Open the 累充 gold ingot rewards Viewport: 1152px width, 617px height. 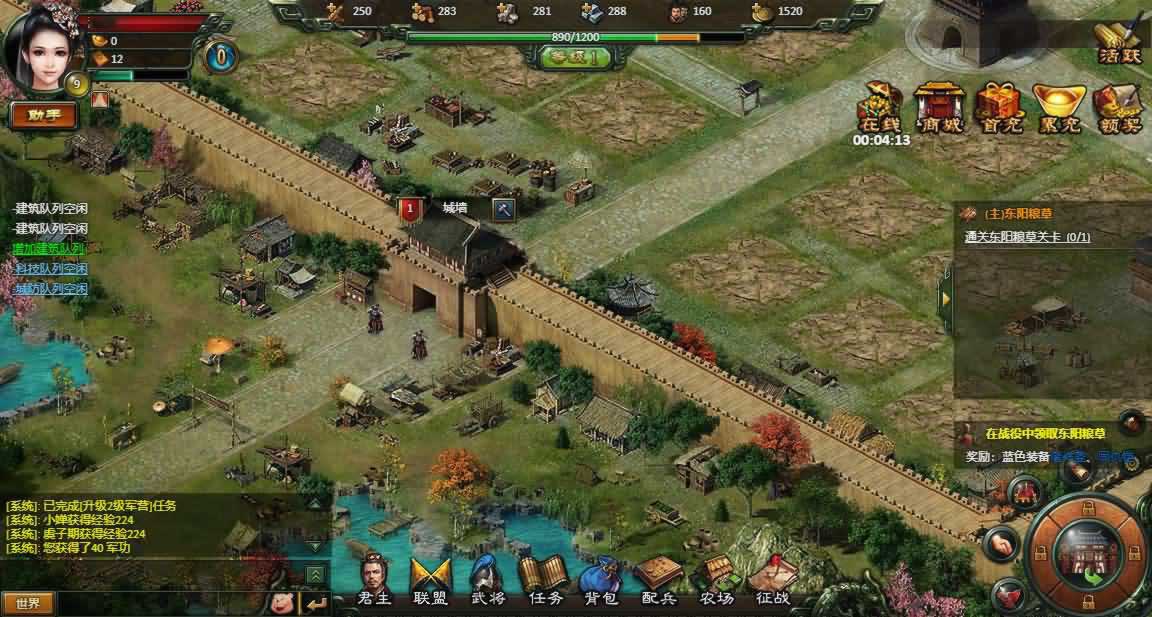[1058, 108]
